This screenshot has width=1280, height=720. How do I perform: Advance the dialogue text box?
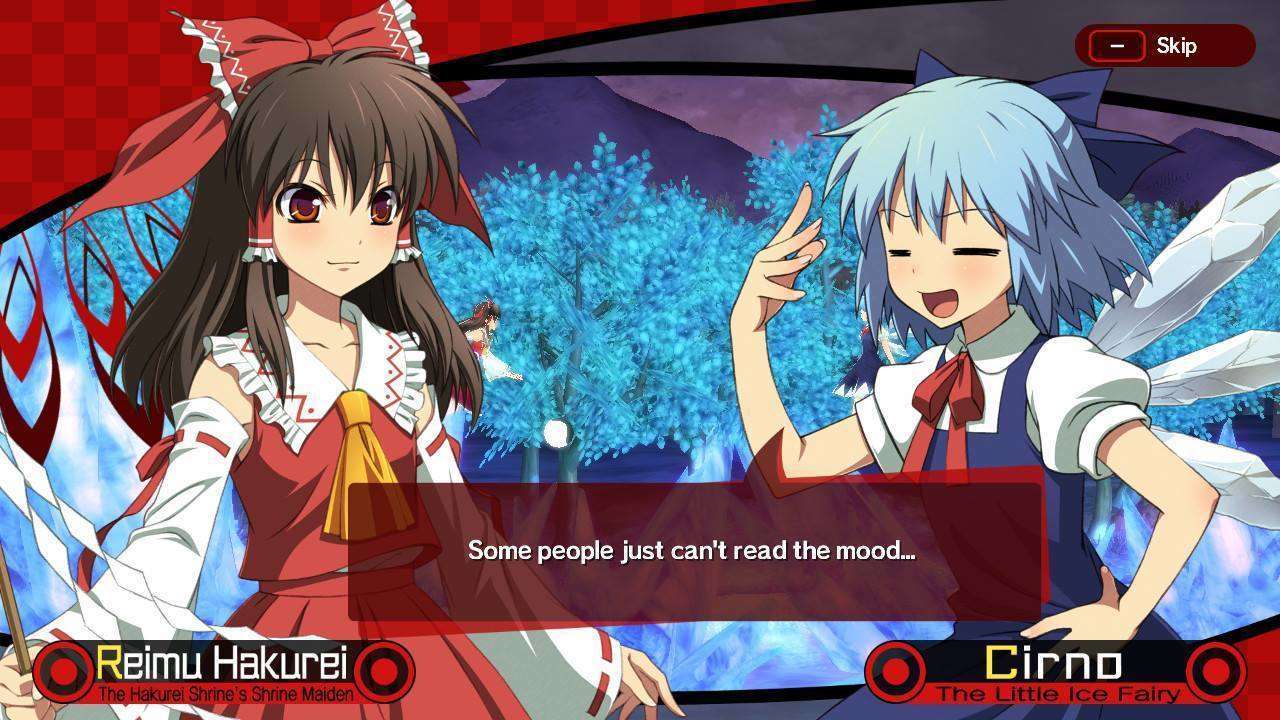694,551
